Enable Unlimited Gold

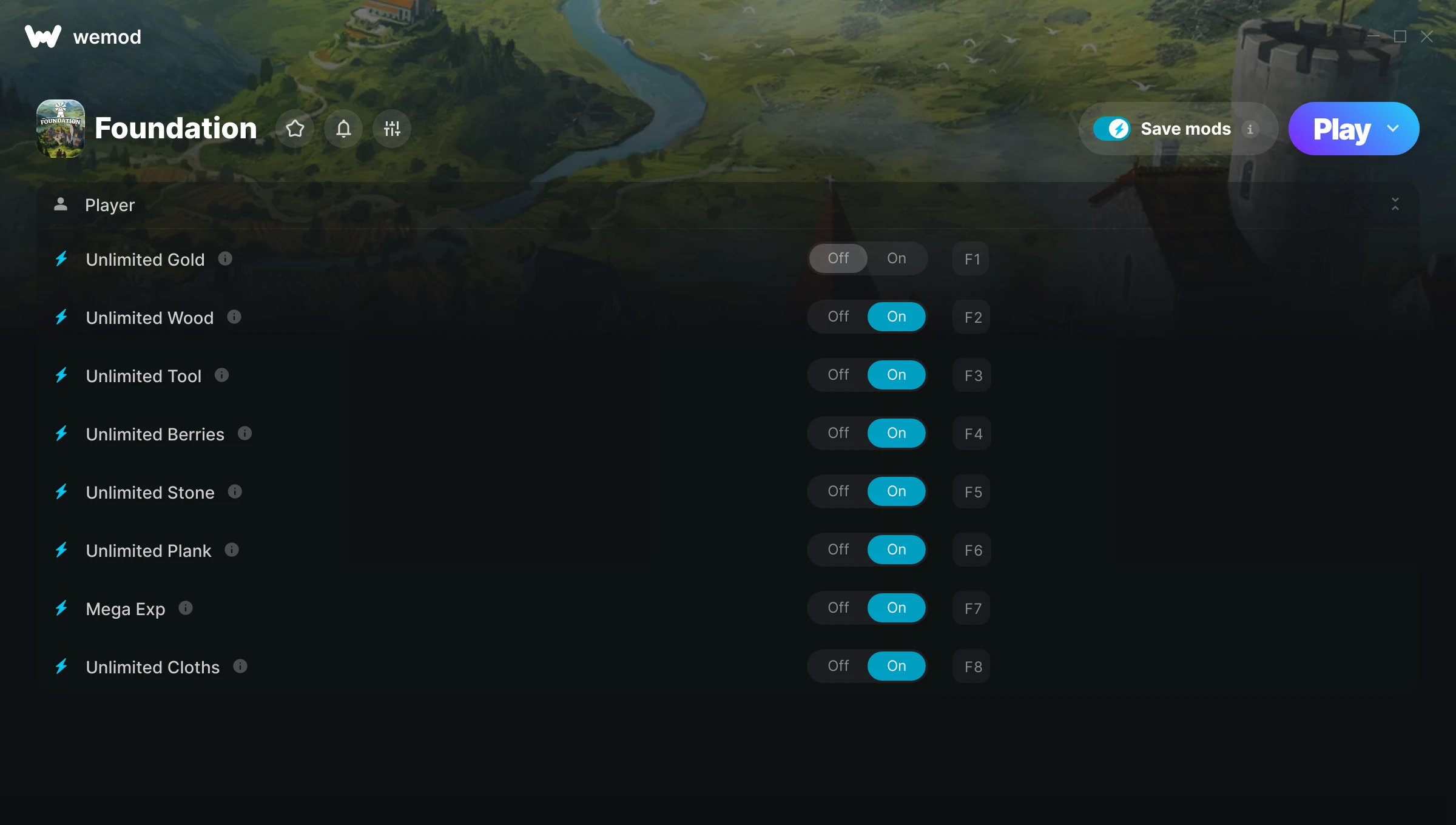(x=897, y=258)
